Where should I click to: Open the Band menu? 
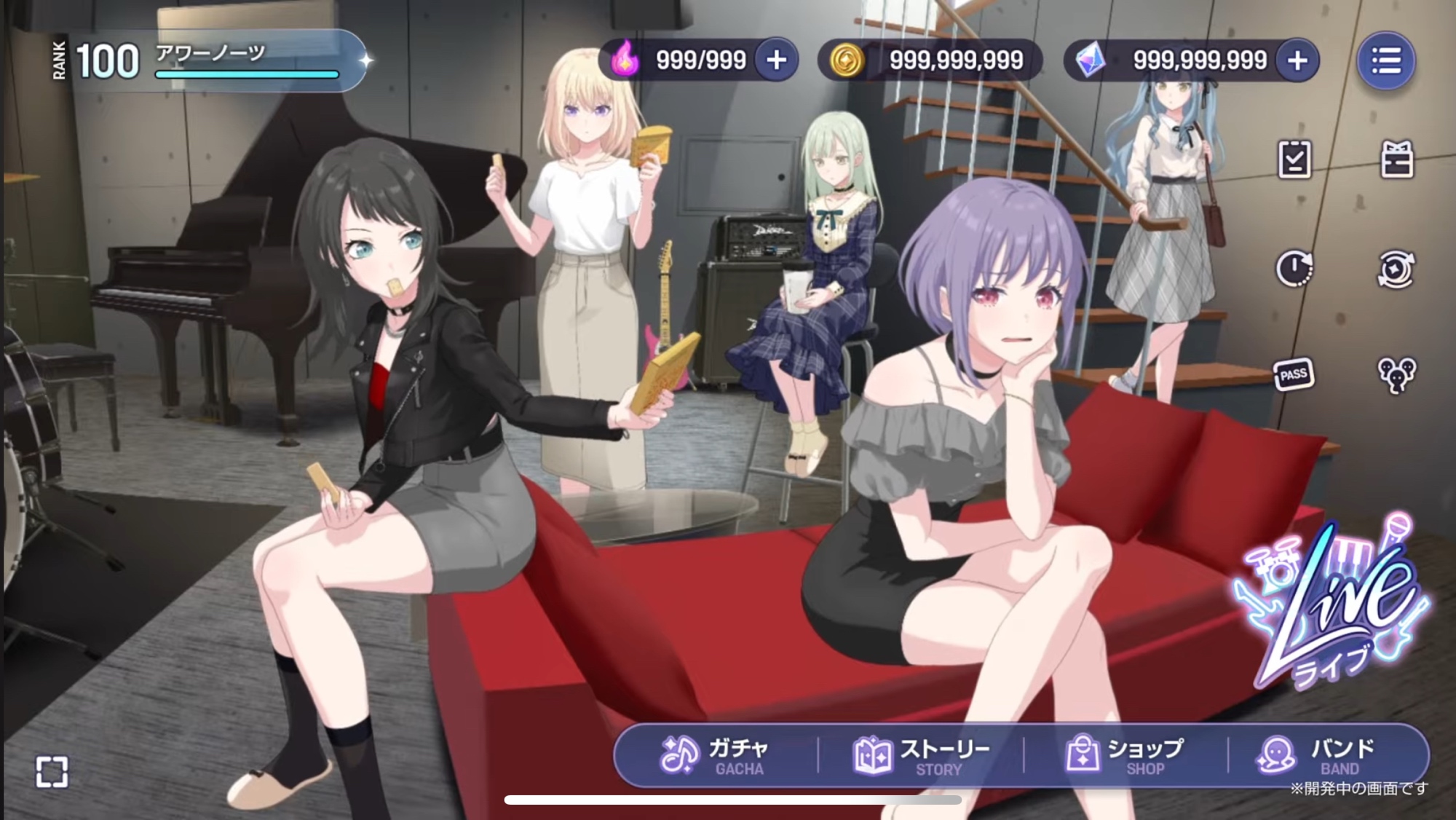point(1318,756)
